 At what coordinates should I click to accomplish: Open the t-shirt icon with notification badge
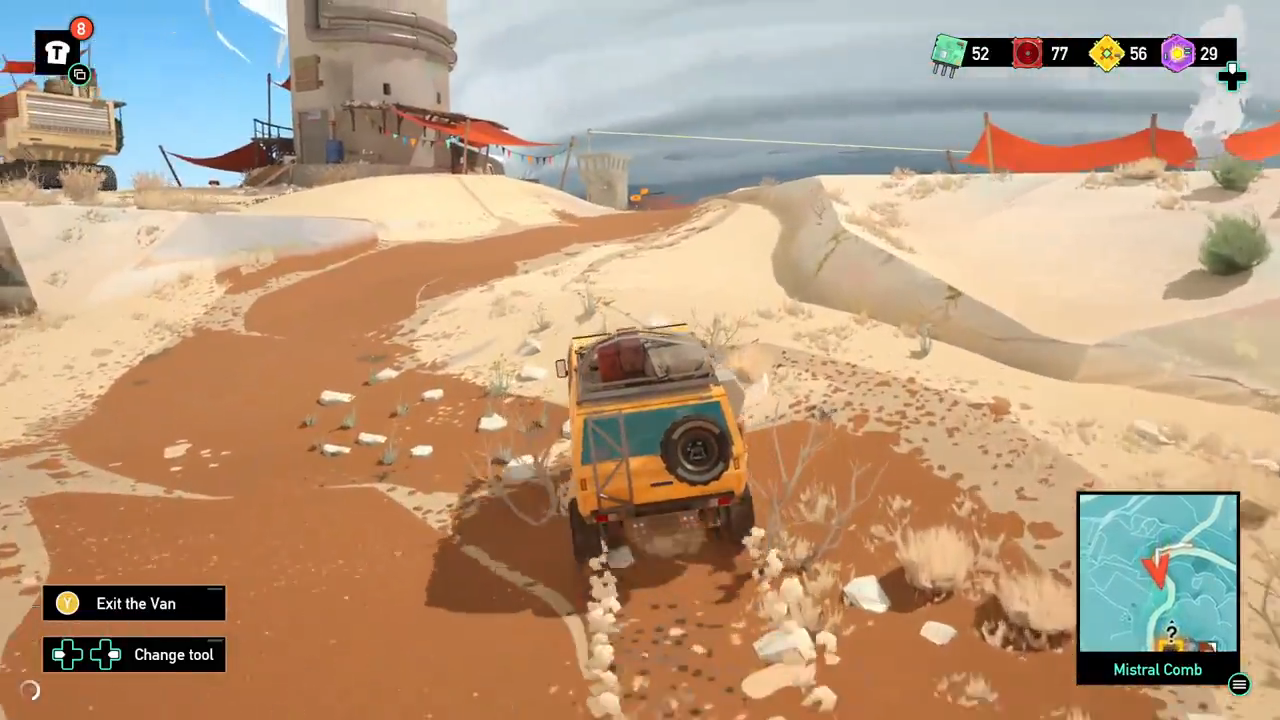point(57,53)
